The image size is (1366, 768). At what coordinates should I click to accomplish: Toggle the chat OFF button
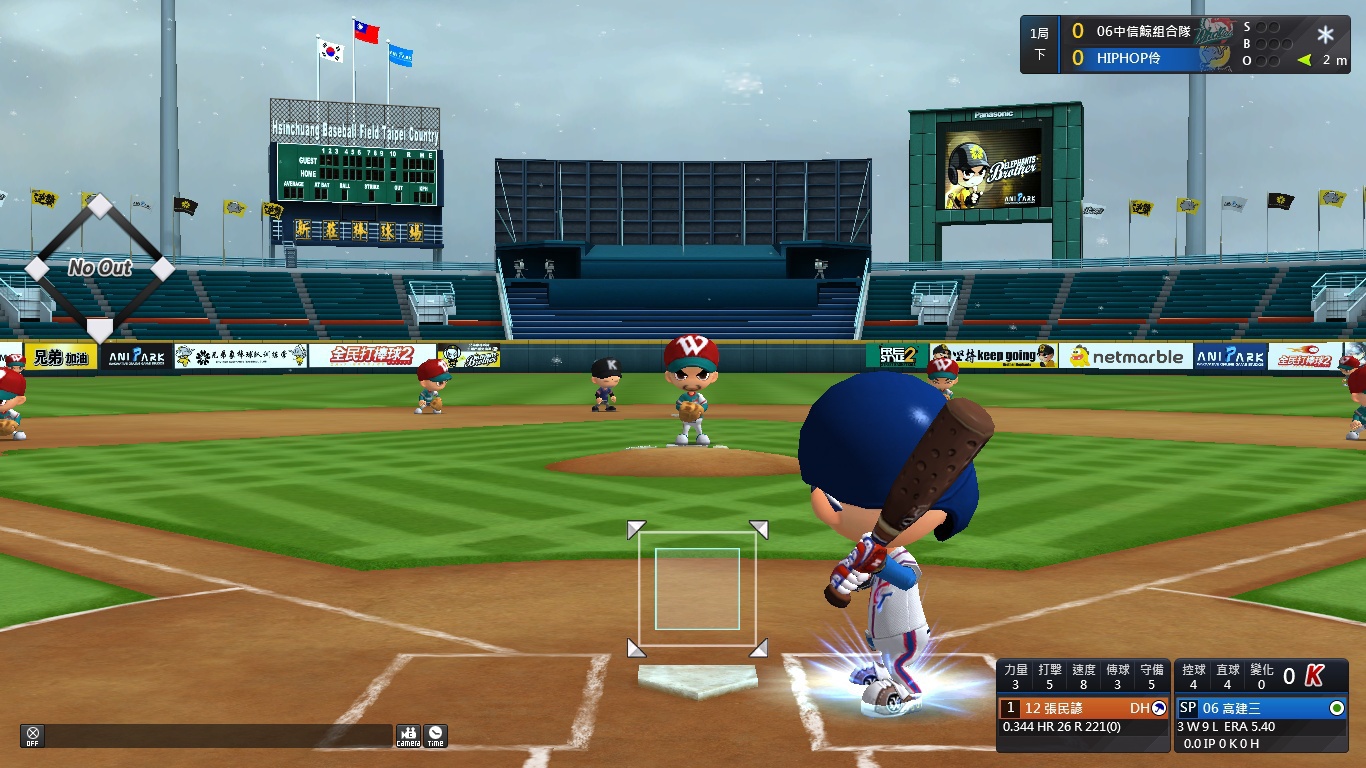pos(33,736)
